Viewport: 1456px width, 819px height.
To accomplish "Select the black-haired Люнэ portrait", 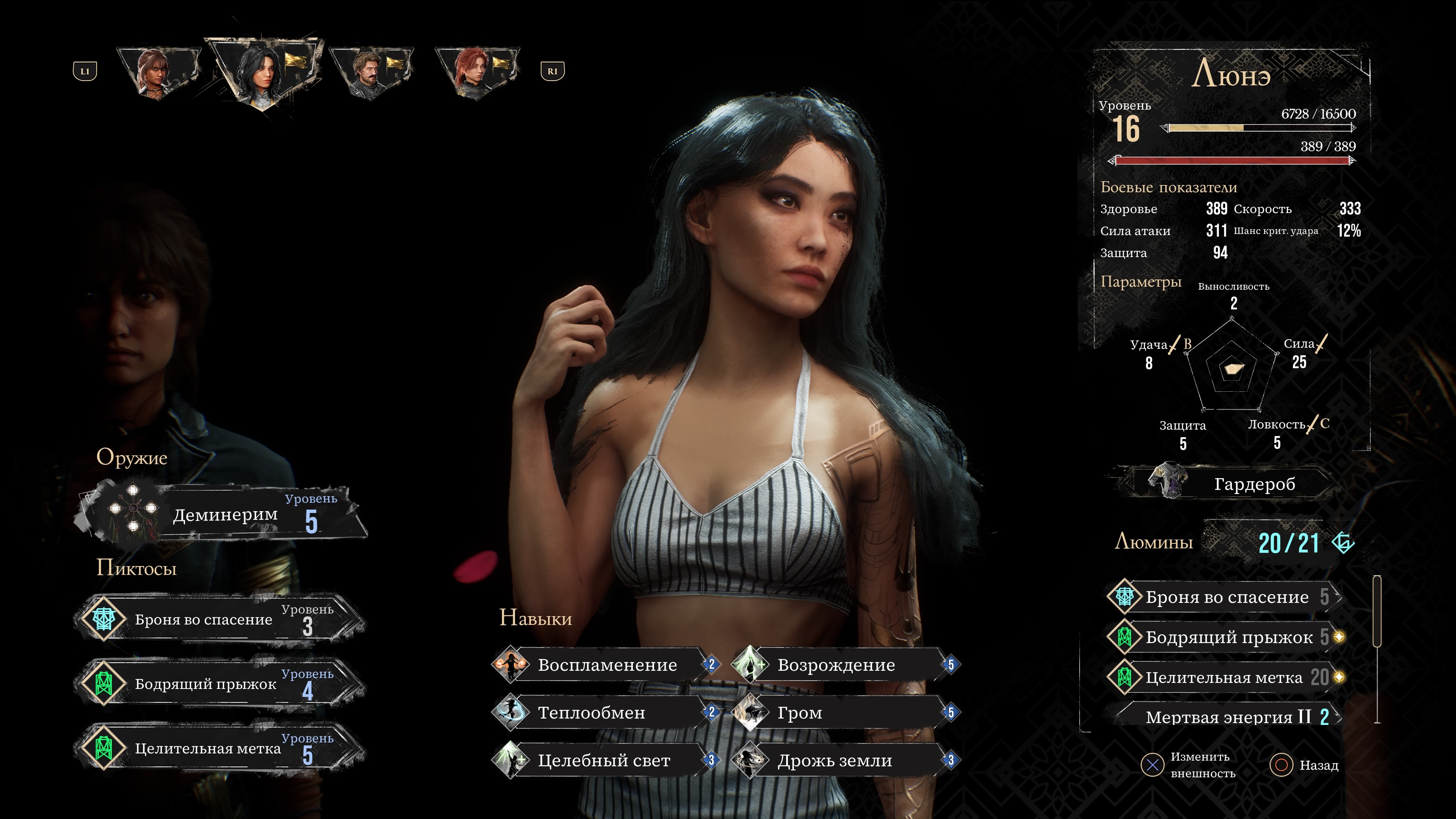I will (x=264, y=71).
